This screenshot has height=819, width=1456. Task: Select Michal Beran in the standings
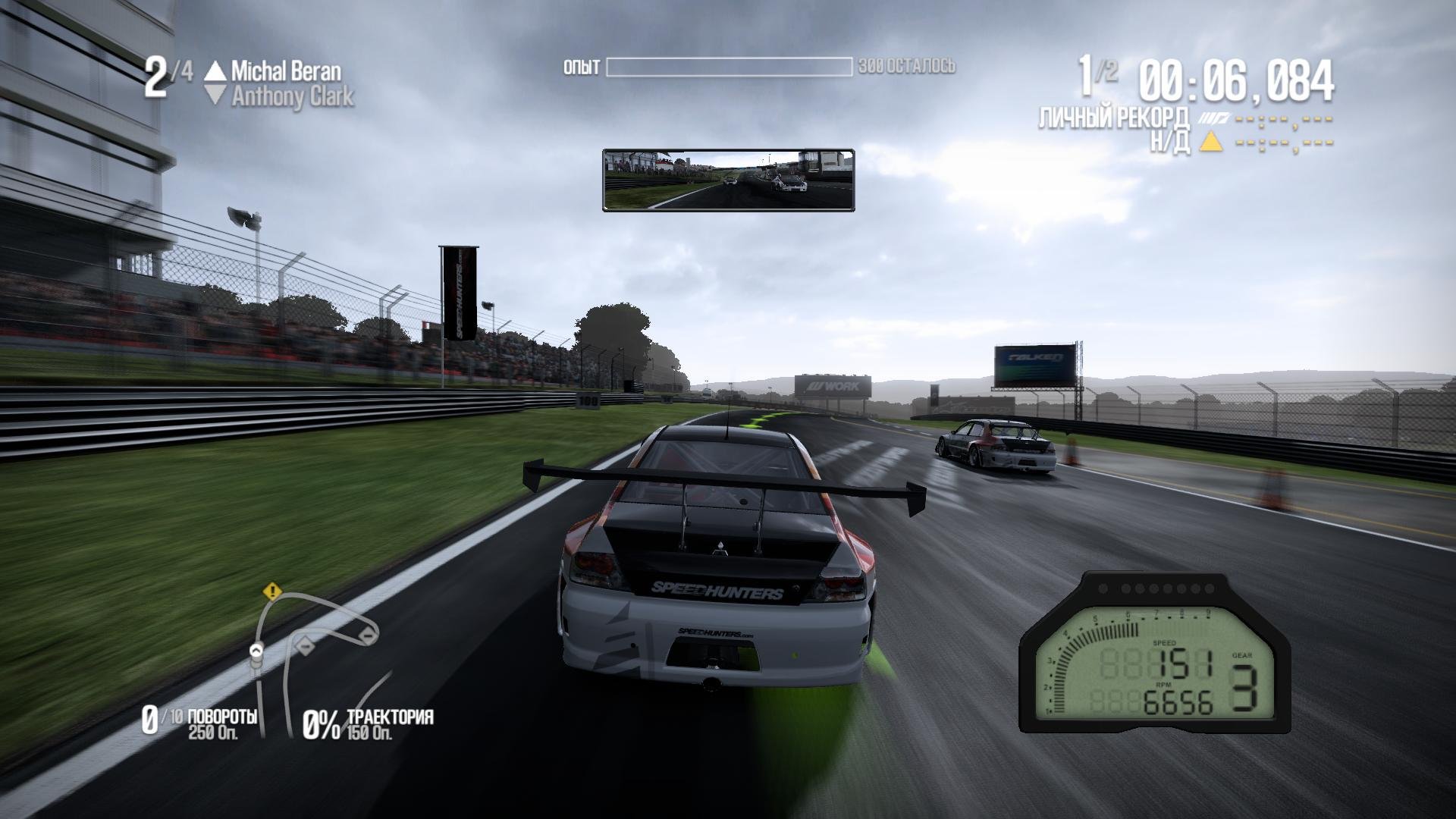point(286,71)
